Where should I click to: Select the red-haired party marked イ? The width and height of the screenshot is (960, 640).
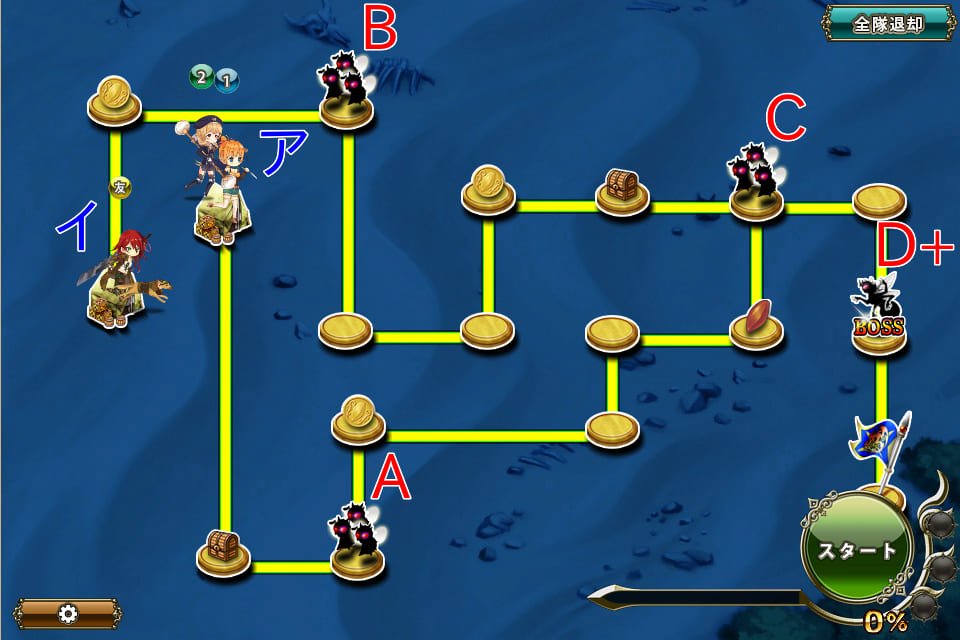[x=120, y=280]
